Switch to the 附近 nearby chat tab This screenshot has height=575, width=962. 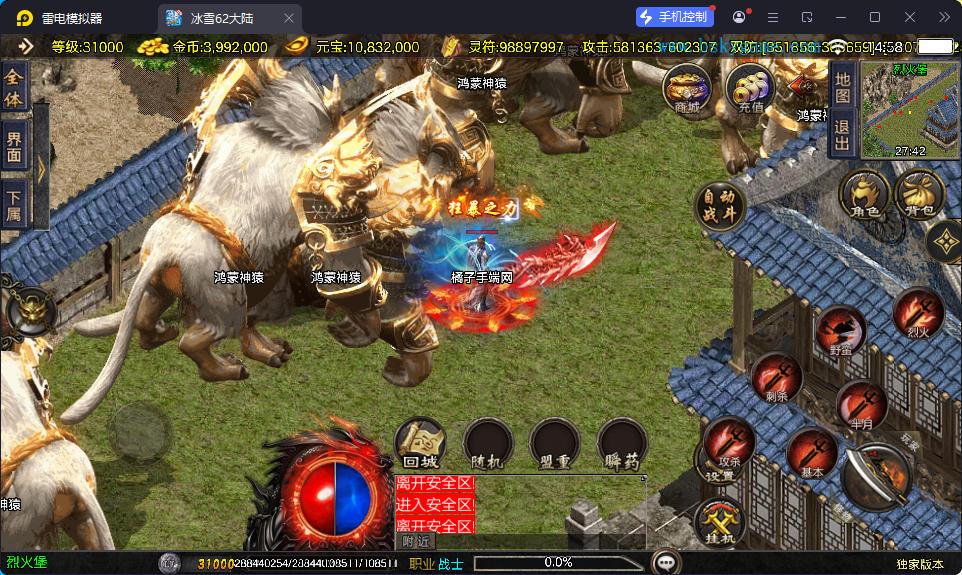418,541
